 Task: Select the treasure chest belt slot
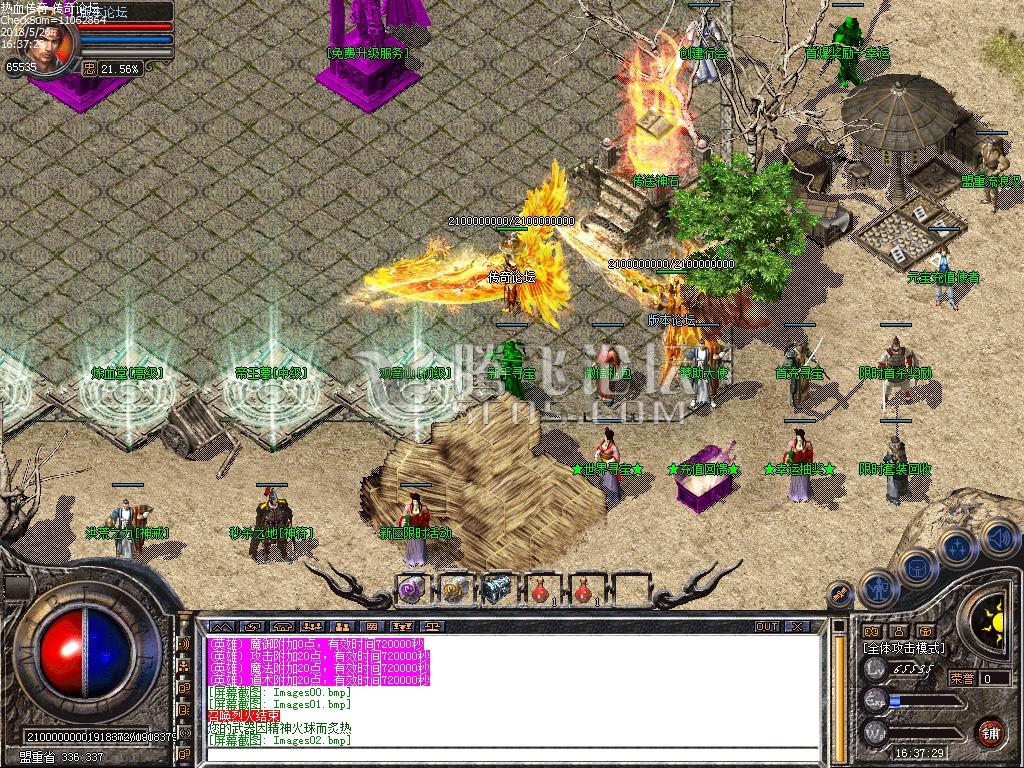pos(497,590)
